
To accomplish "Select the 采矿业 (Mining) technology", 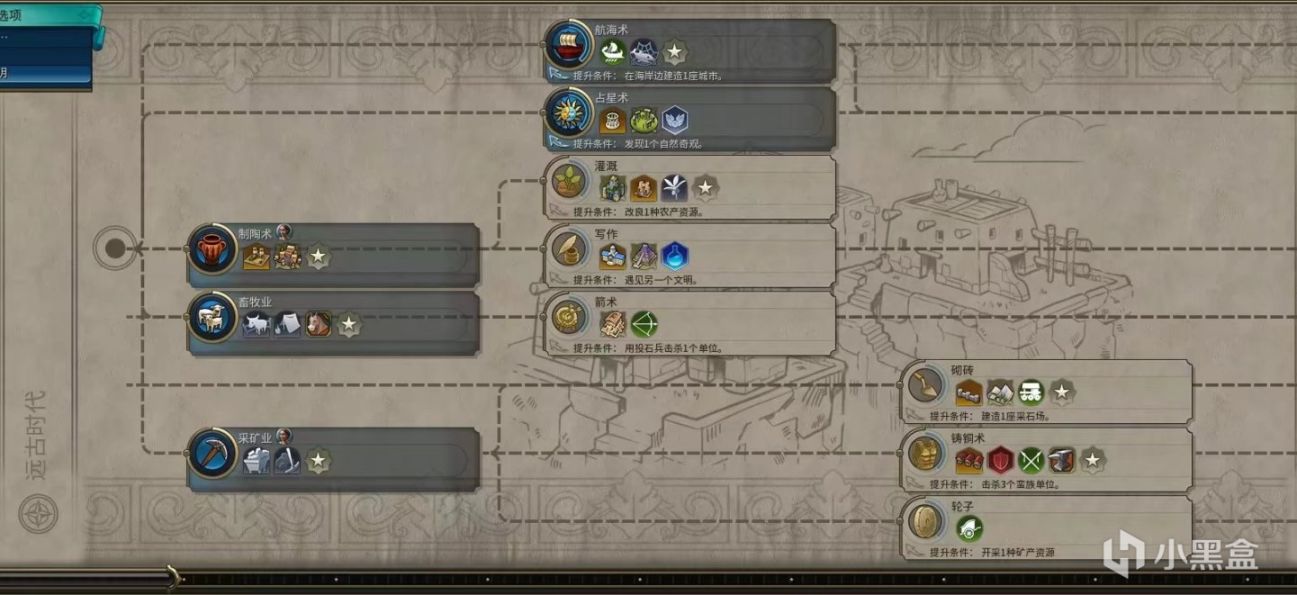I will point(212,455).
